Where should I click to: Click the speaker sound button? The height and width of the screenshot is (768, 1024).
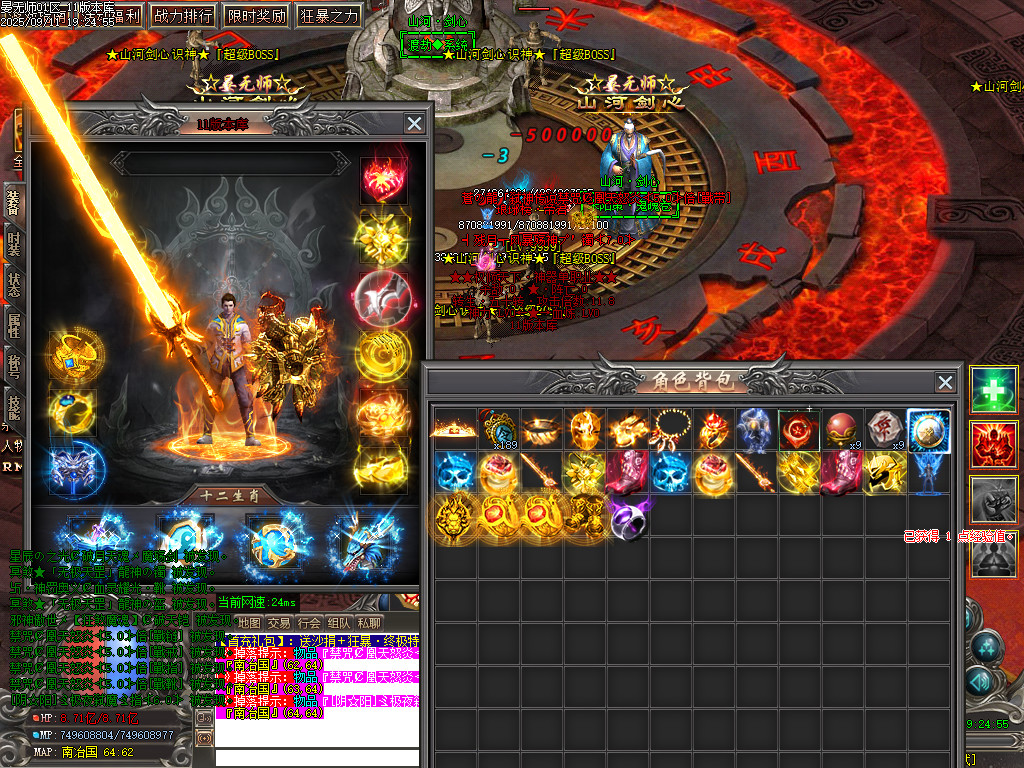tap(204, 717)
